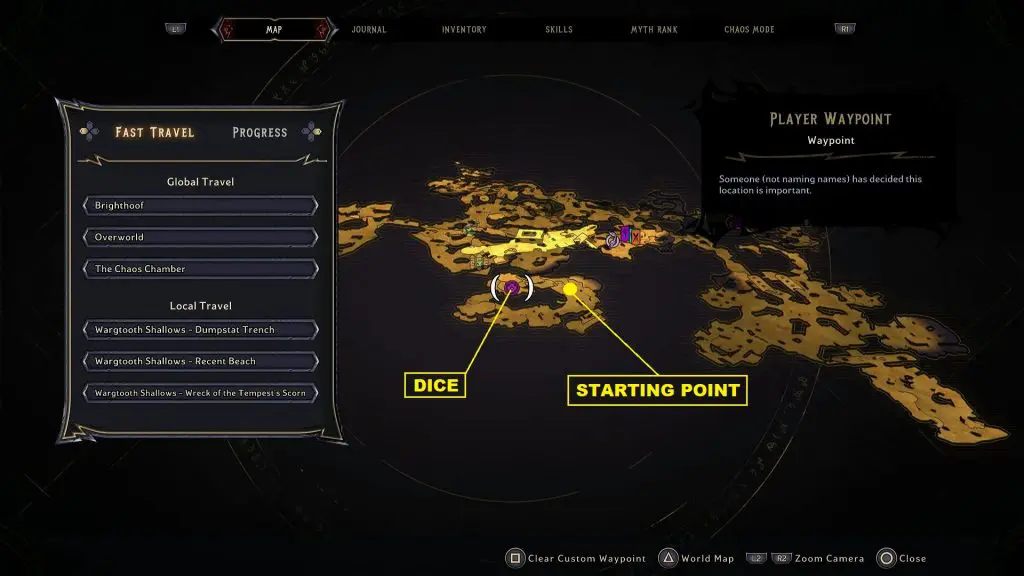Choose the Fast Travel panel tab

click(x=155, y=132)
